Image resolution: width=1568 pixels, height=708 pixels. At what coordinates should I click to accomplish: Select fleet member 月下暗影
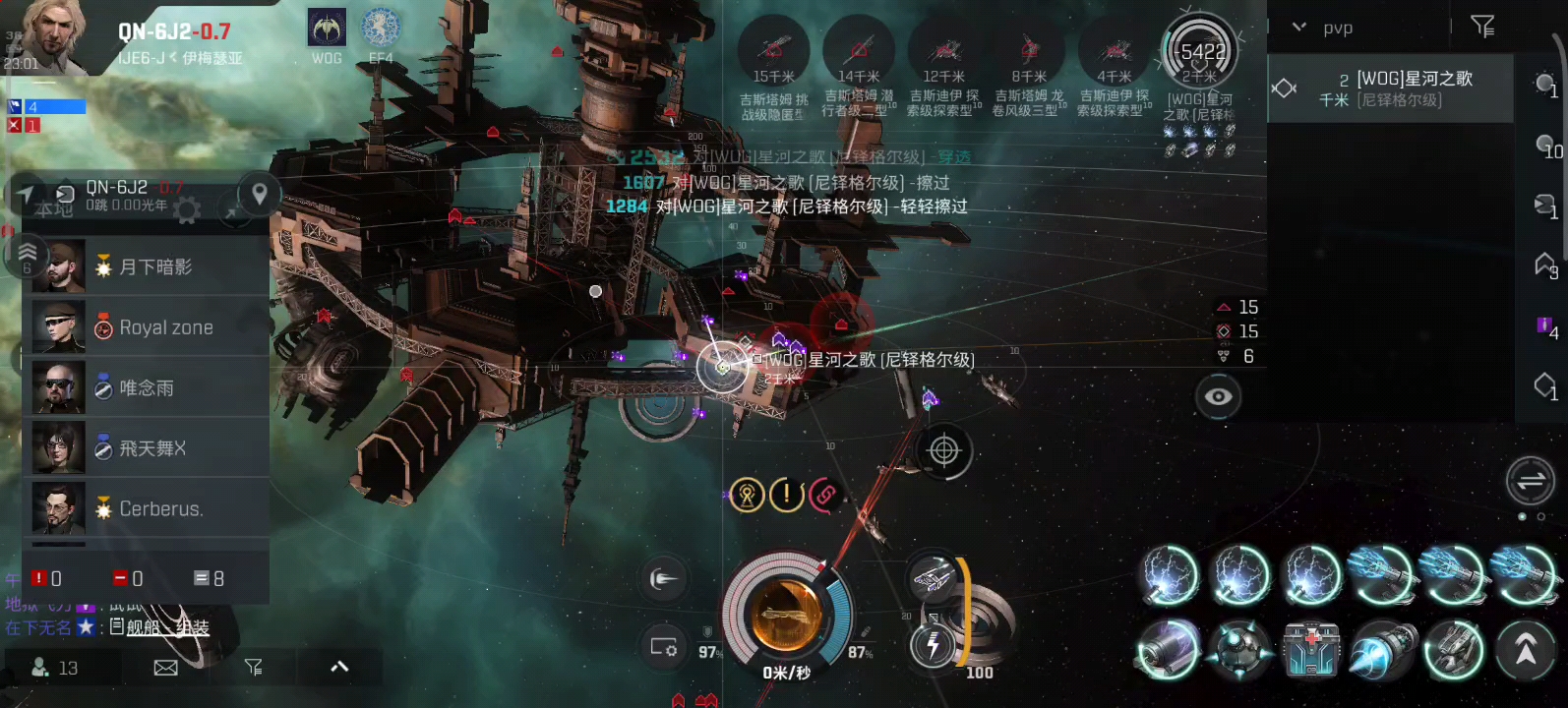(x=148, y=266)
